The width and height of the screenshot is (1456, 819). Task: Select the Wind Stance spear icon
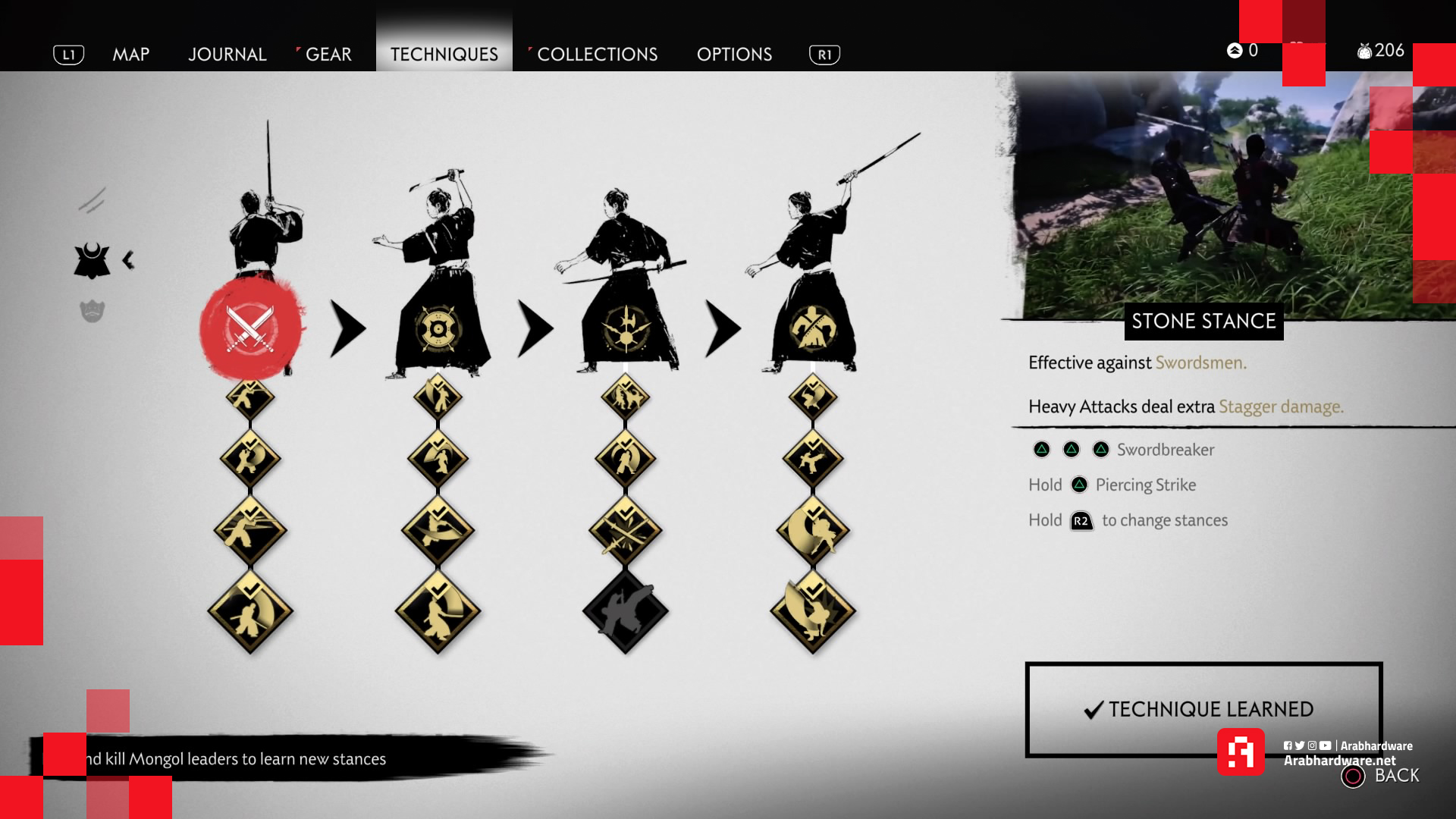pyautogui.click(x=626, y=328)
